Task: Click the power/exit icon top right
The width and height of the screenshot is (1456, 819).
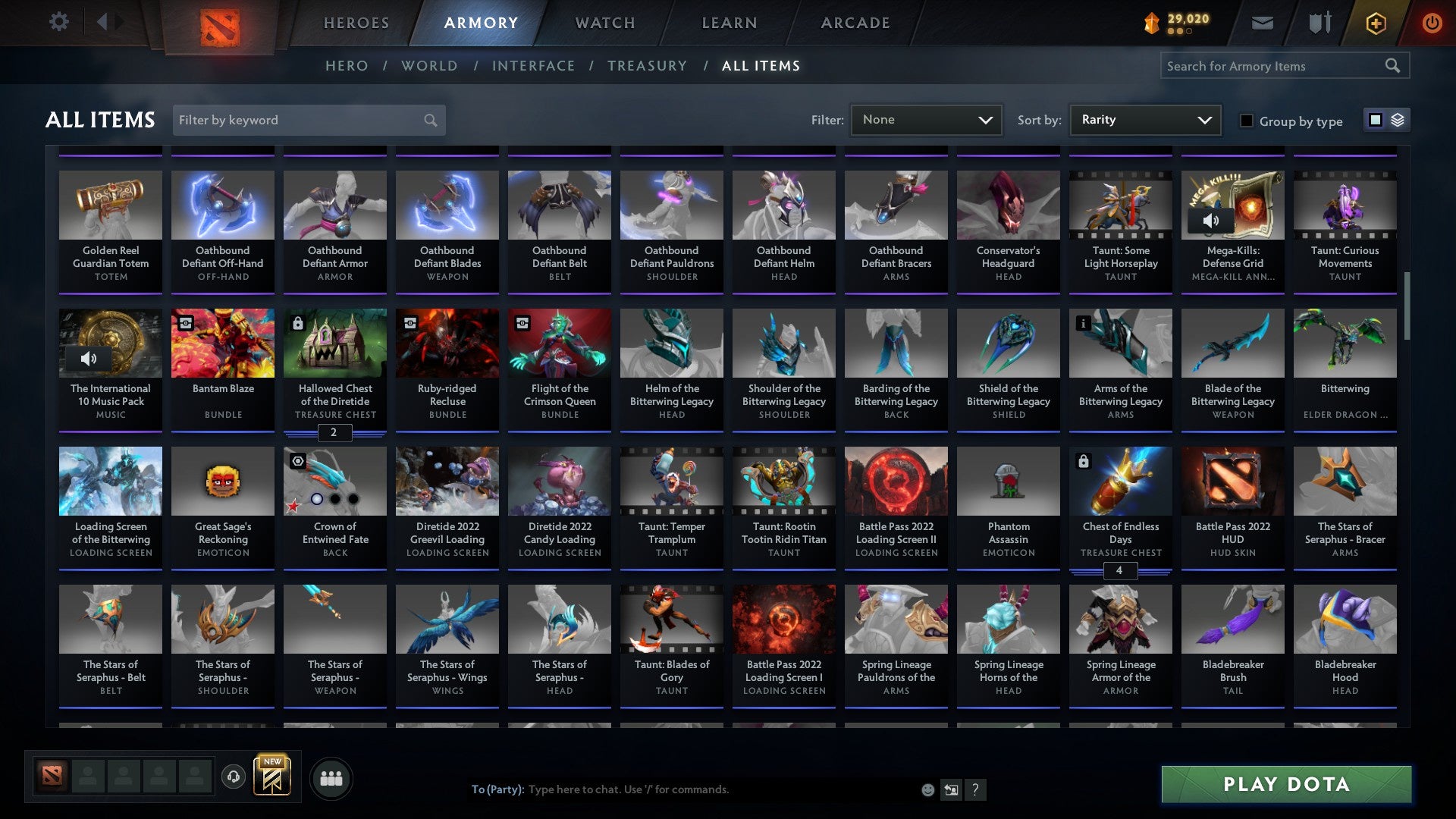Action: coord(1432,22)
